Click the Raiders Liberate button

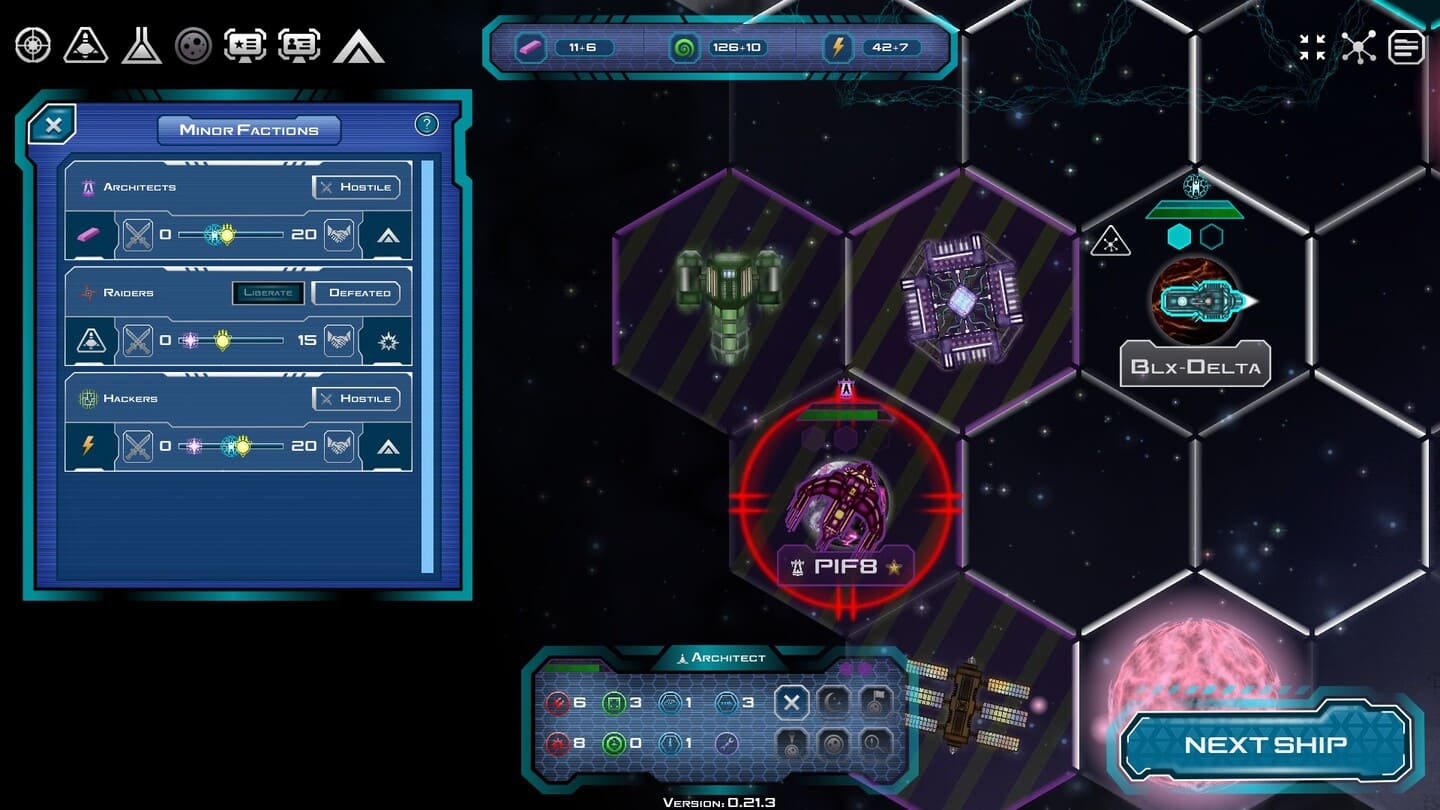click(268, 293)
